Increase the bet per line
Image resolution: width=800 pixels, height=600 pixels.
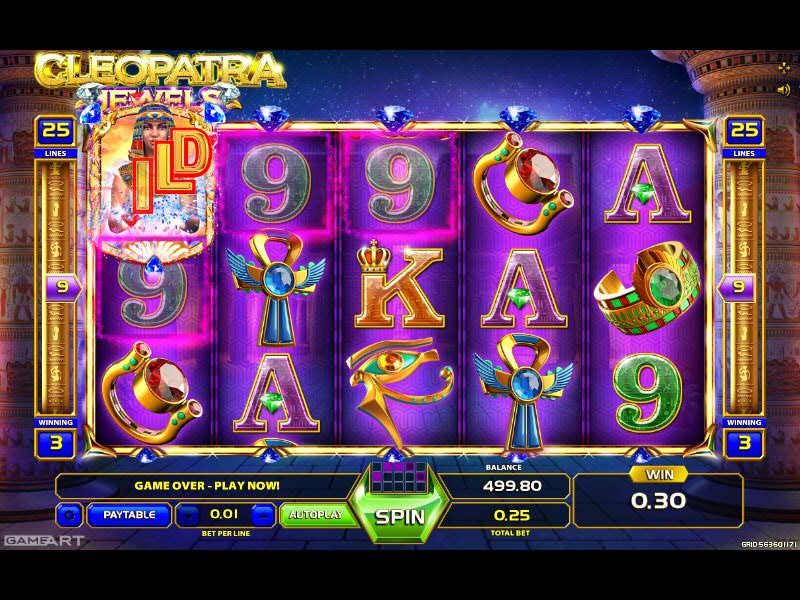262,516
